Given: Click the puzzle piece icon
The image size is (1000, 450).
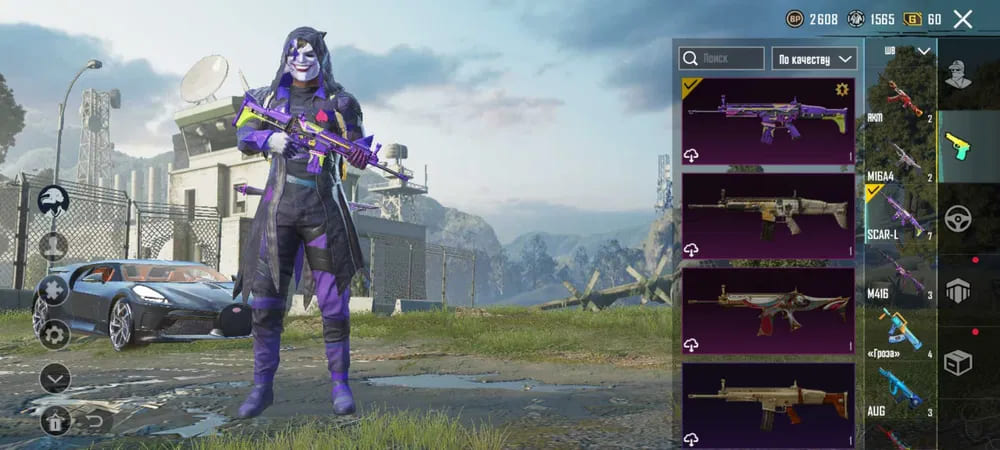Looking at the screenshot, I should pyautogui.click(x=54, y=290).
